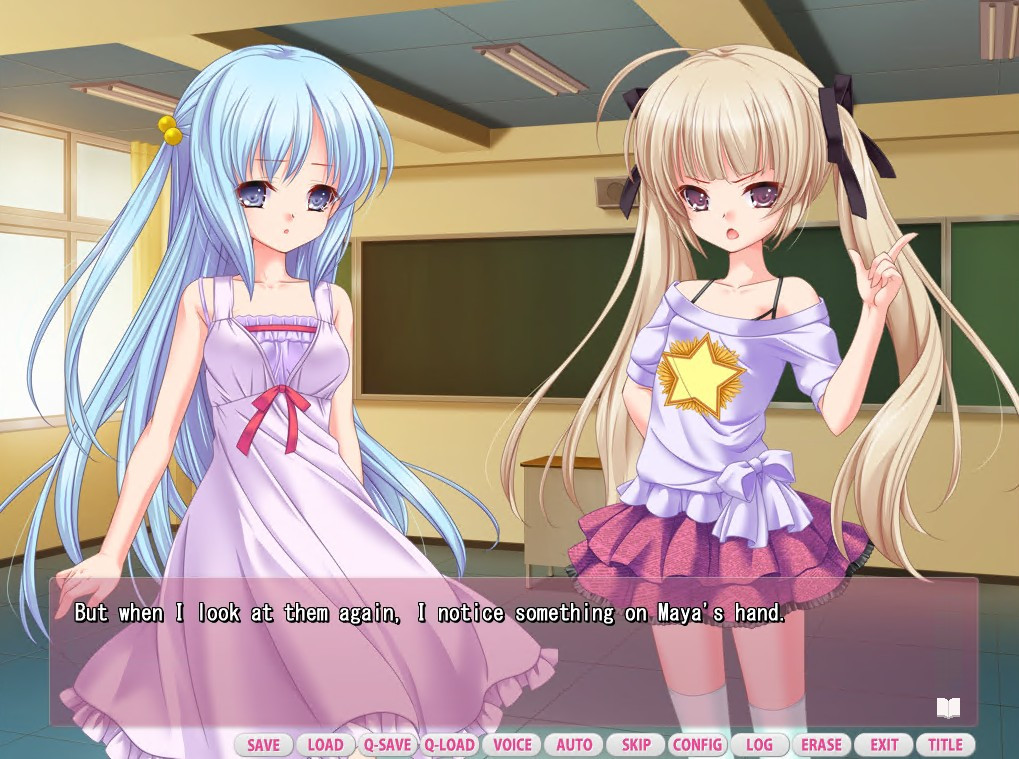
Task: Show the dialogue LOG
Action: point(759,745)
